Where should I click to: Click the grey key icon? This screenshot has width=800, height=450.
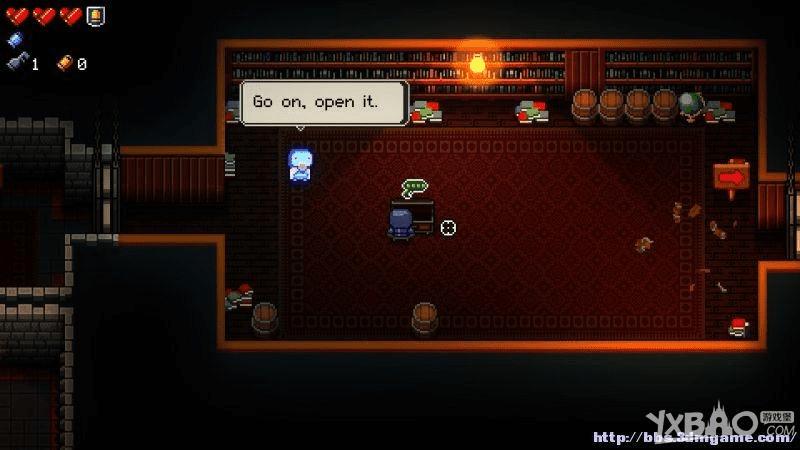click(17, 63)
